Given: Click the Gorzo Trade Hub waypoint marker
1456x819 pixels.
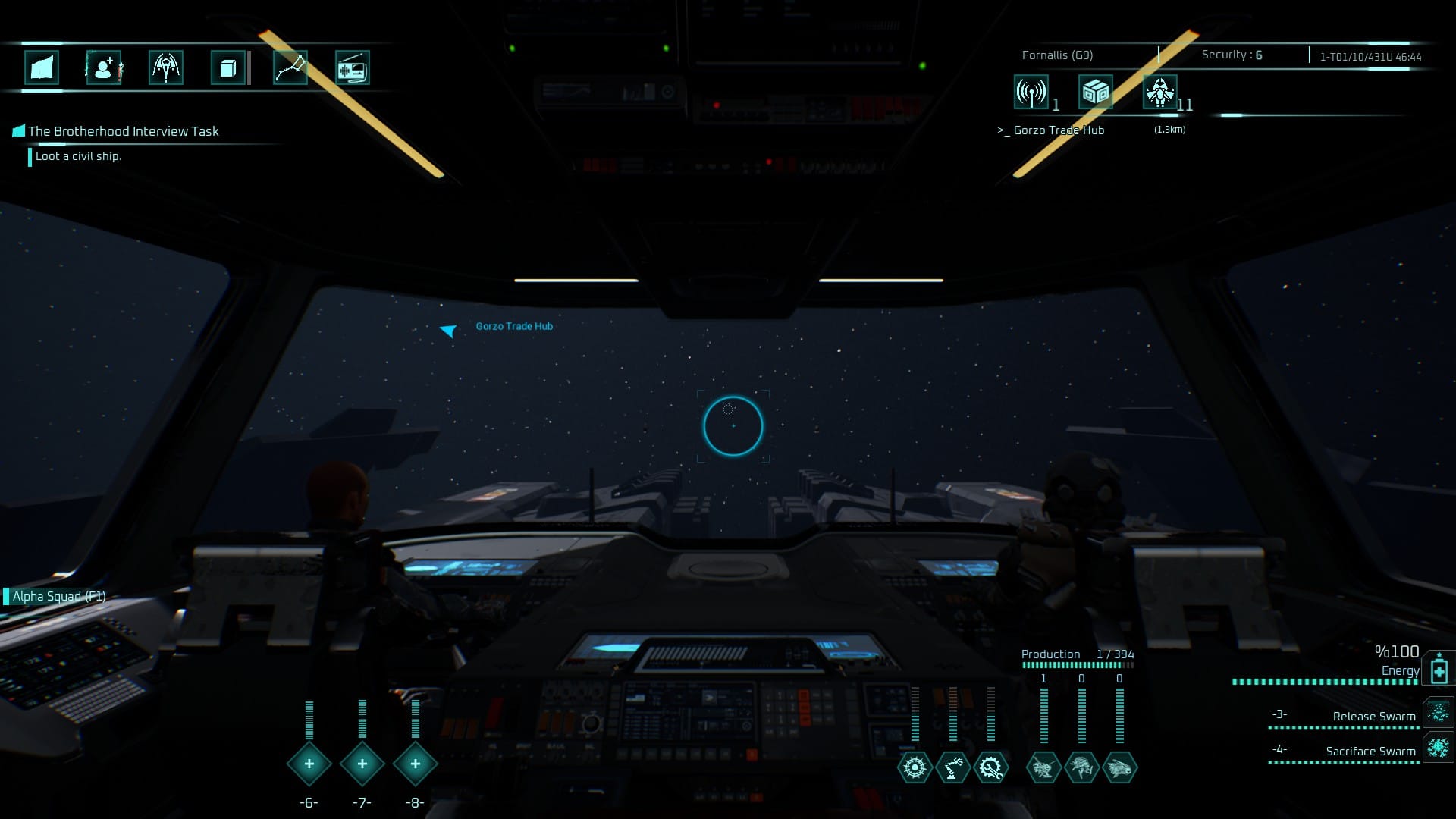Looking at the screenshot, I should (449, 330).
